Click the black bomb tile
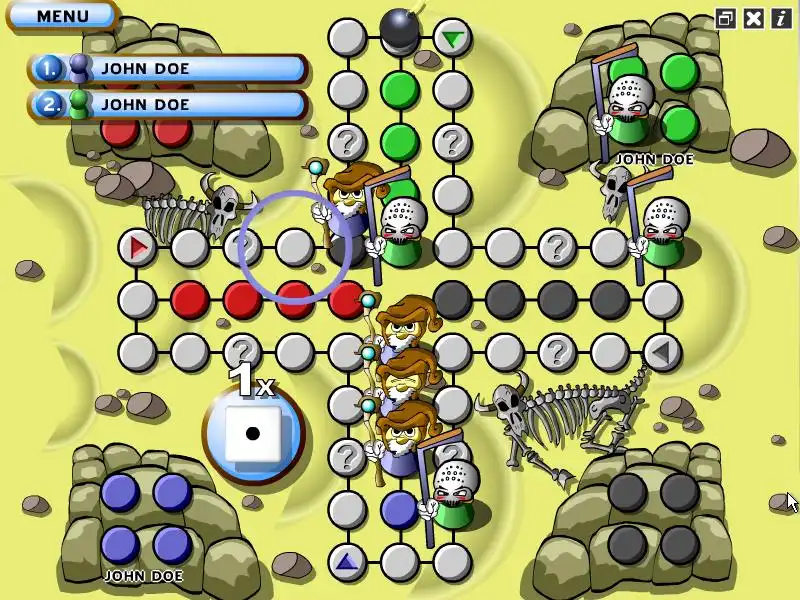The image size is (800, 600). point(399,30)
